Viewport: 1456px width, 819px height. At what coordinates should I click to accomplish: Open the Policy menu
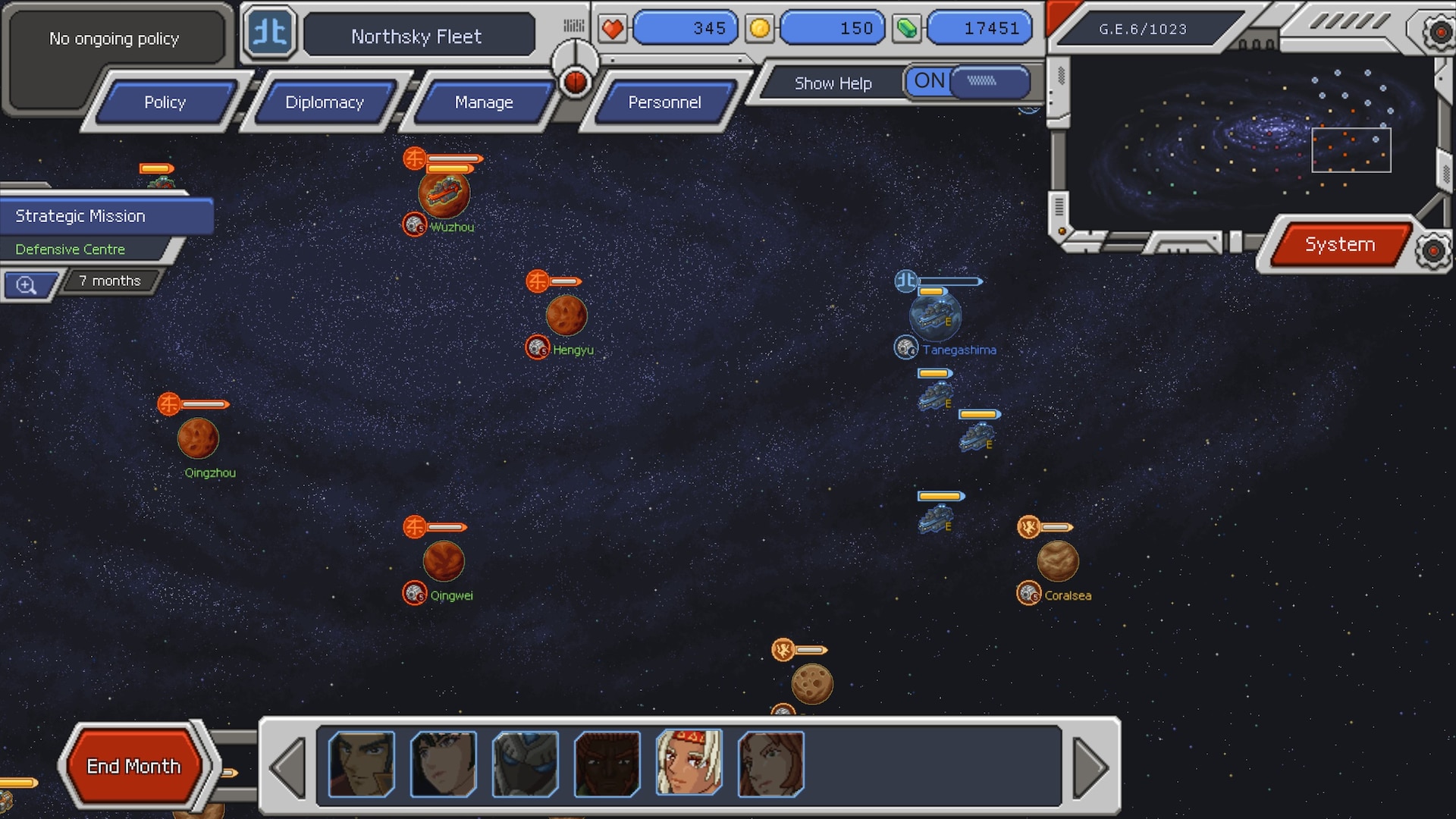tap(165, 102)
